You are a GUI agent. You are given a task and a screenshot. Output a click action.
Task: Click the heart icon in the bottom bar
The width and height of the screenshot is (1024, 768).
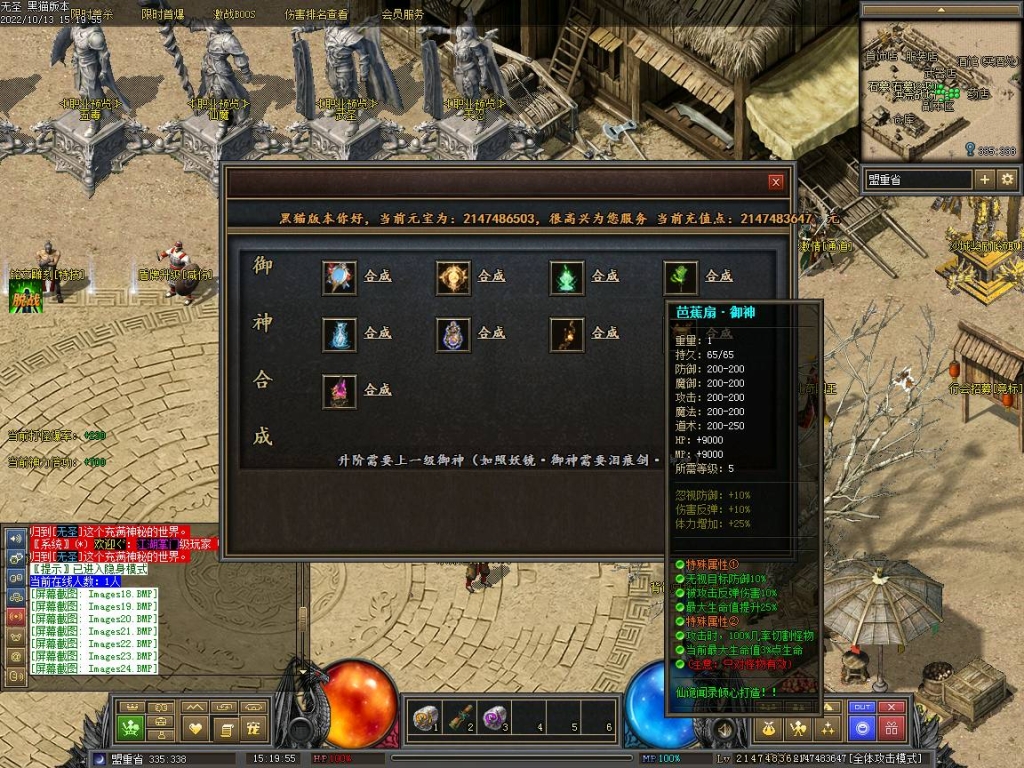click(196, 728)
